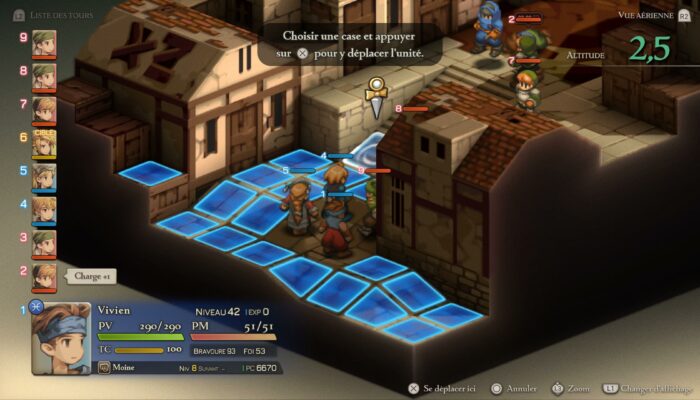
Task: Select the Moine job icon in Vivien's panel
Action: [104, 368]
